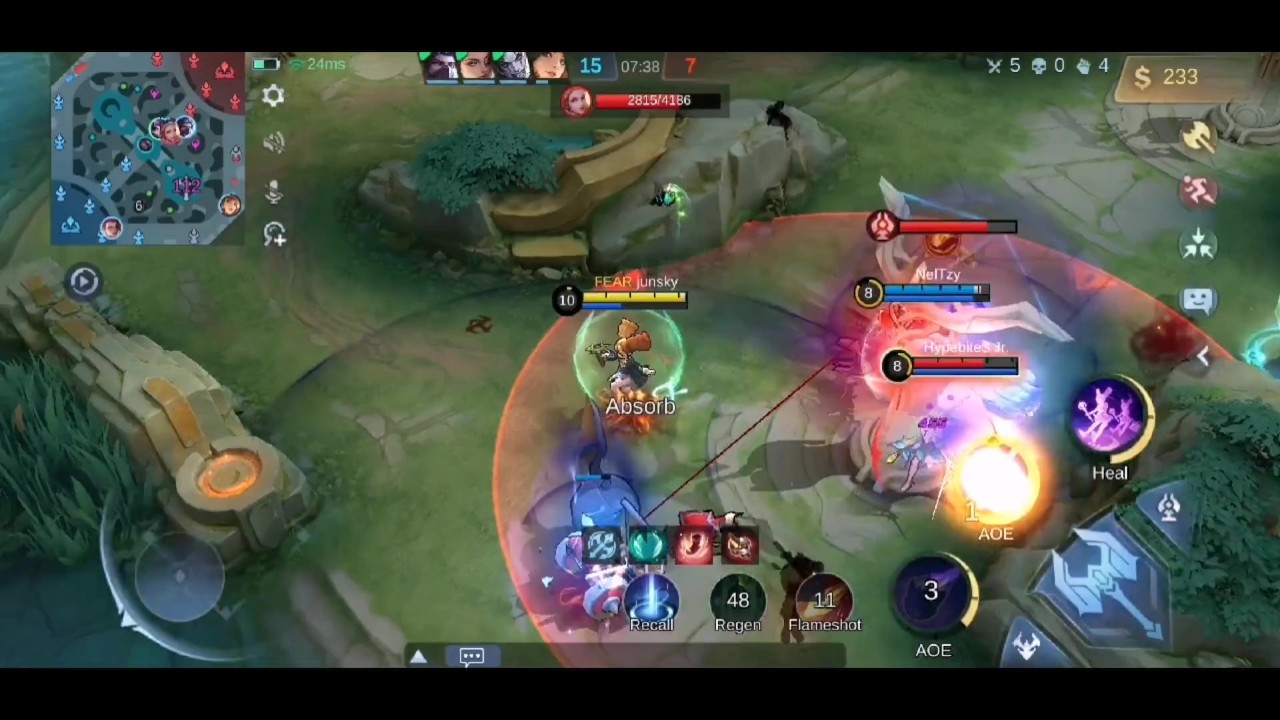Expand the up-arrow beside the chat
This screenshot has height=720, width=1280.
click(x=418, y=656)
